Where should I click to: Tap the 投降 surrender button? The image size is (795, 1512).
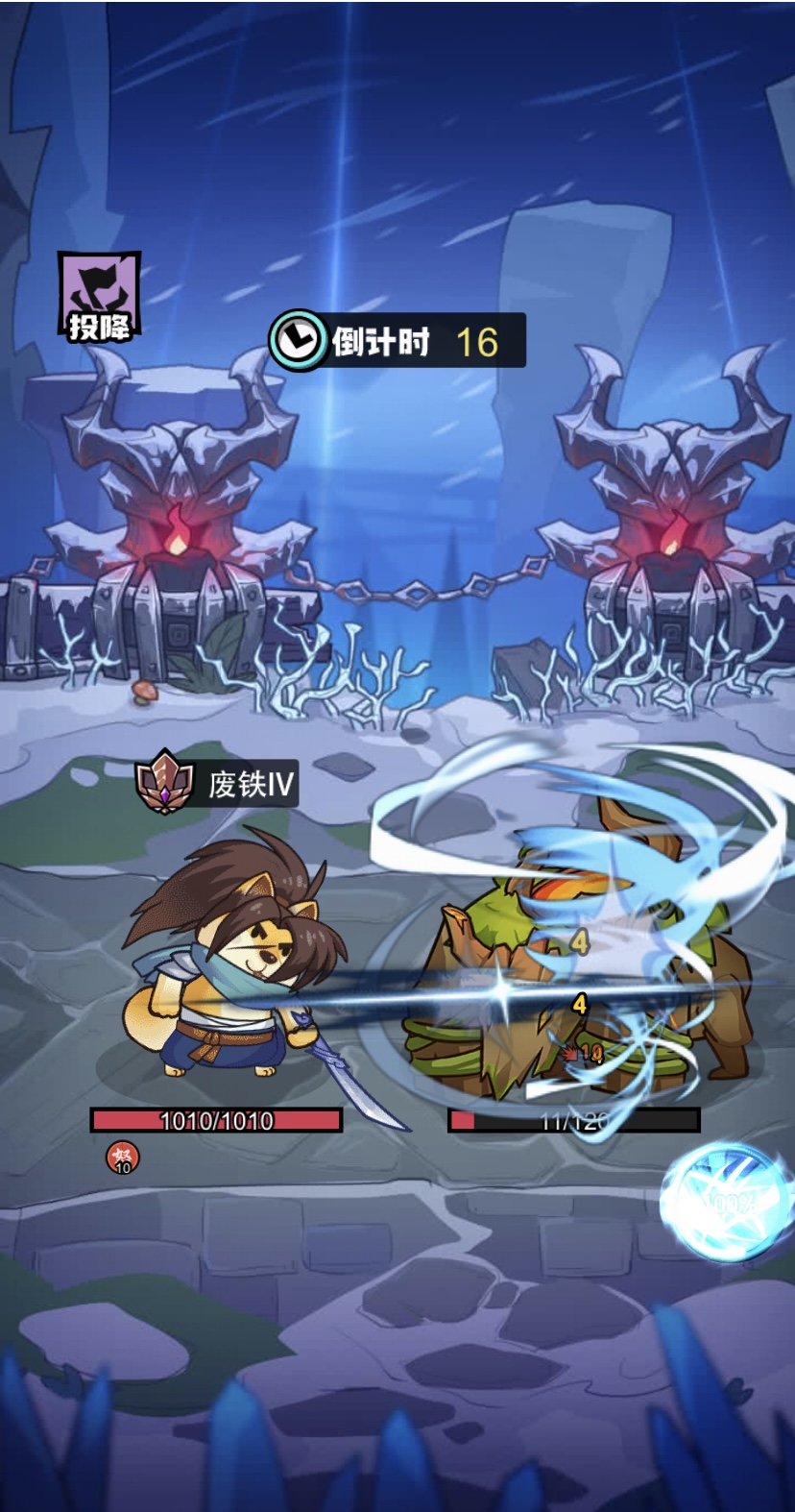pos(99,297)
